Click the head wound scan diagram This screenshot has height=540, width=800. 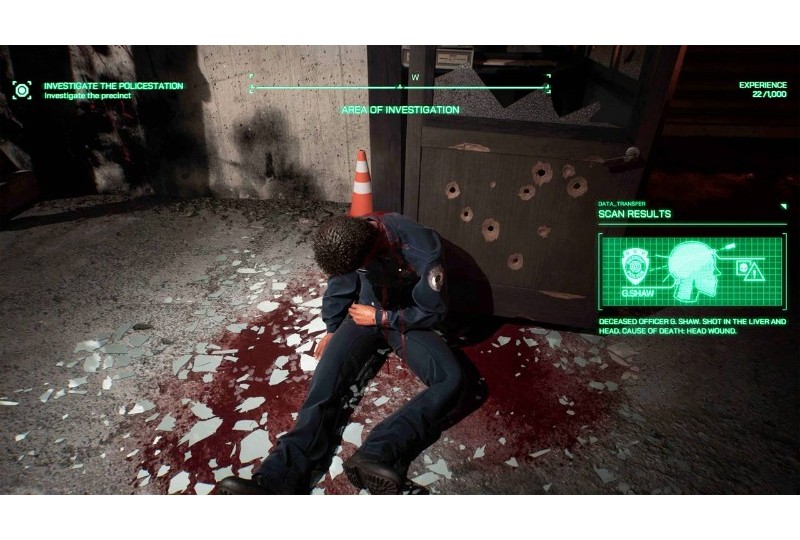(x=693, y=267)
